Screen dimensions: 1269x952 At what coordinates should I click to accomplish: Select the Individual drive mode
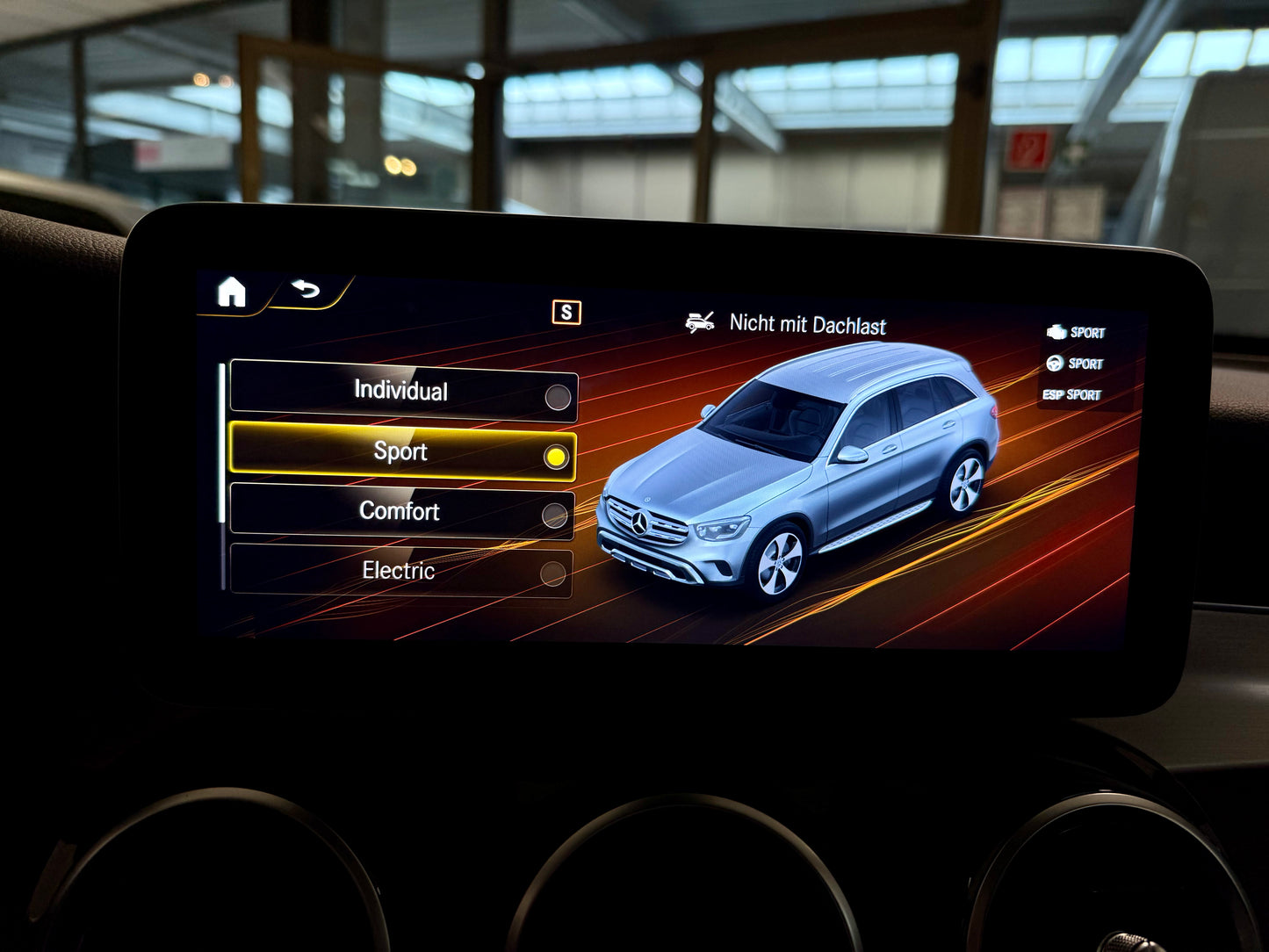coord(403,392)
